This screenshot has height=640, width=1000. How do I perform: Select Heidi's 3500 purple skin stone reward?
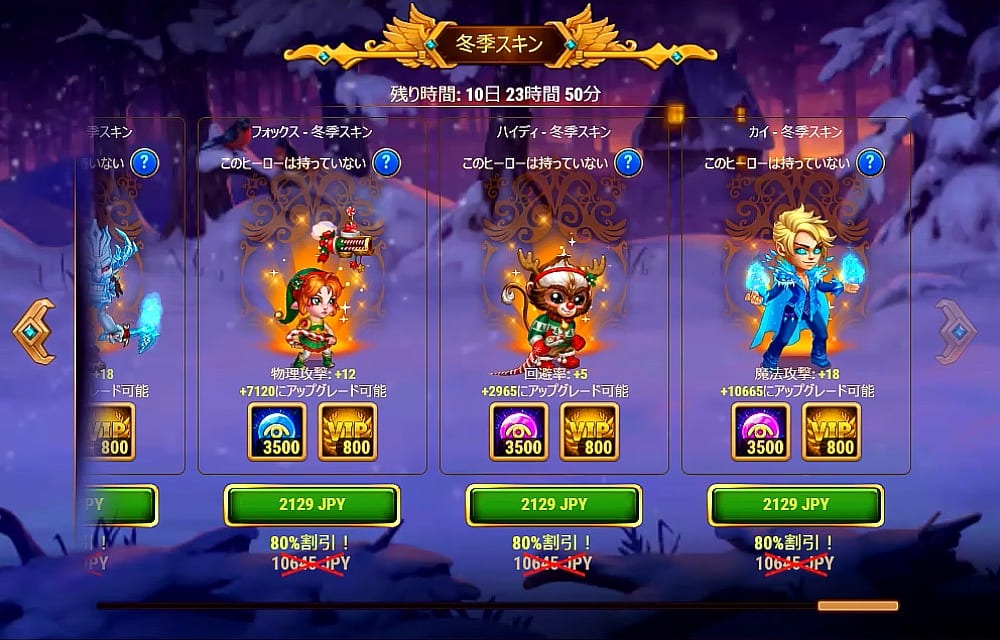pyautogui.click(x=518, y=432)
